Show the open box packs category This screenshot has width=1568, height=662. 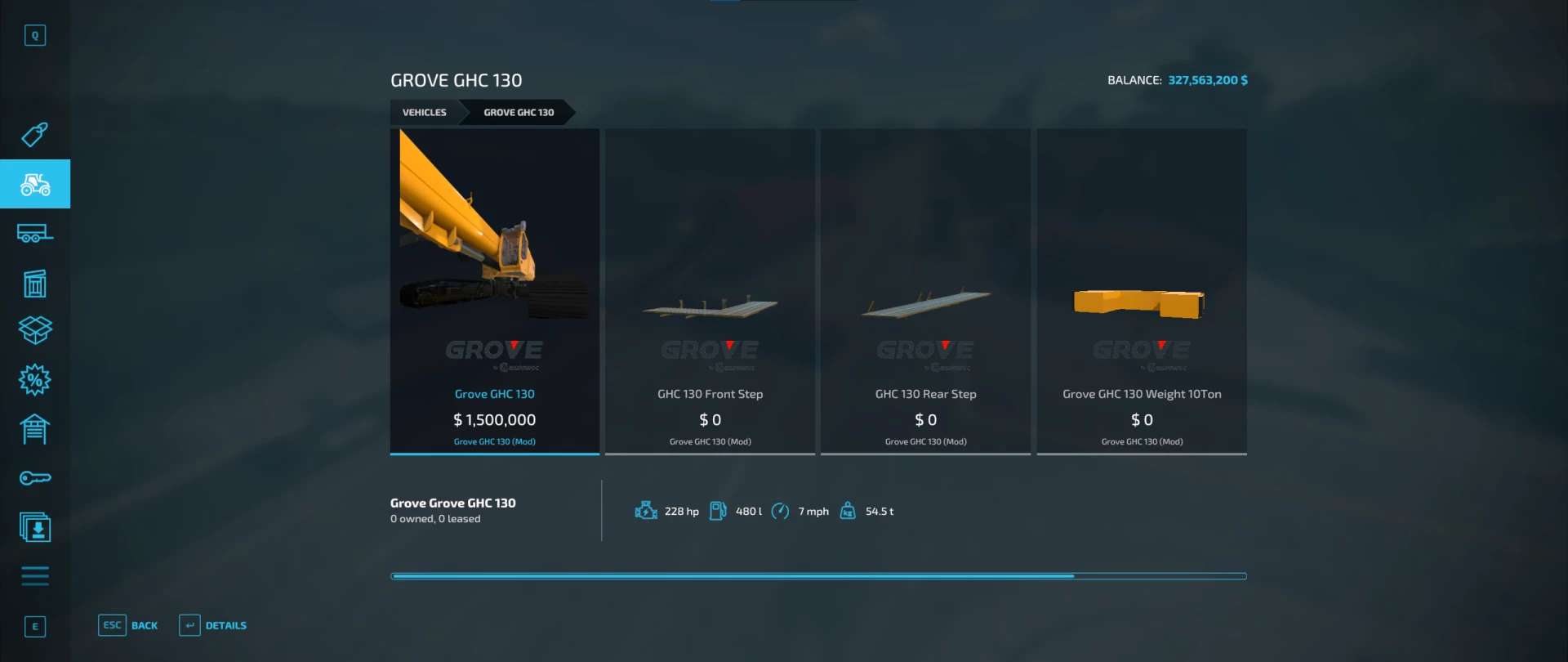click(34, 330)
